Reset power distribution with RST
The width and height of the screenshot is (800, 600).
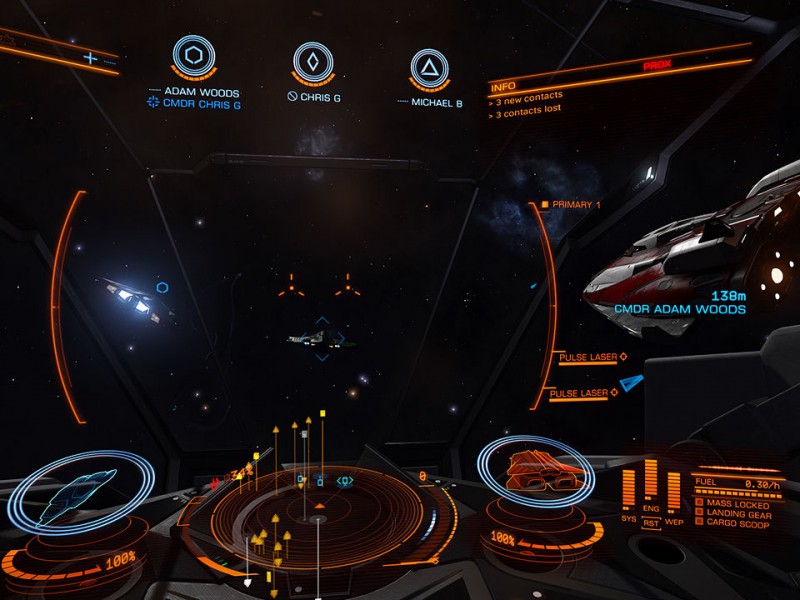pos(651,522)
